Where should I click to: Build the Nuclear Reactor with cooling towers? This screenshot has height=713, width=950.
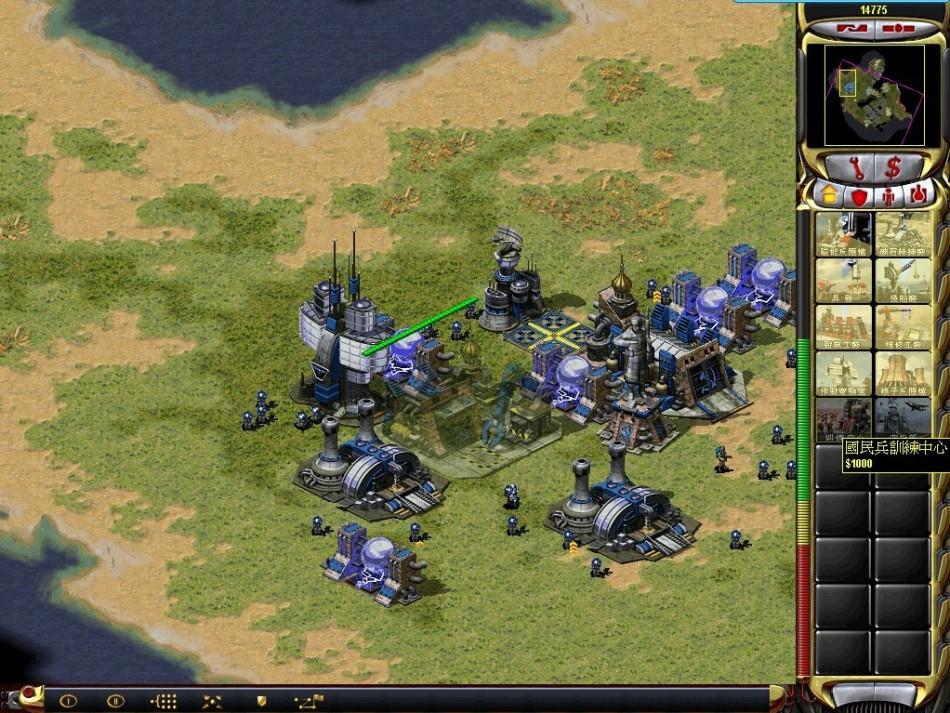pyautogui.click(x=902, y=373)
